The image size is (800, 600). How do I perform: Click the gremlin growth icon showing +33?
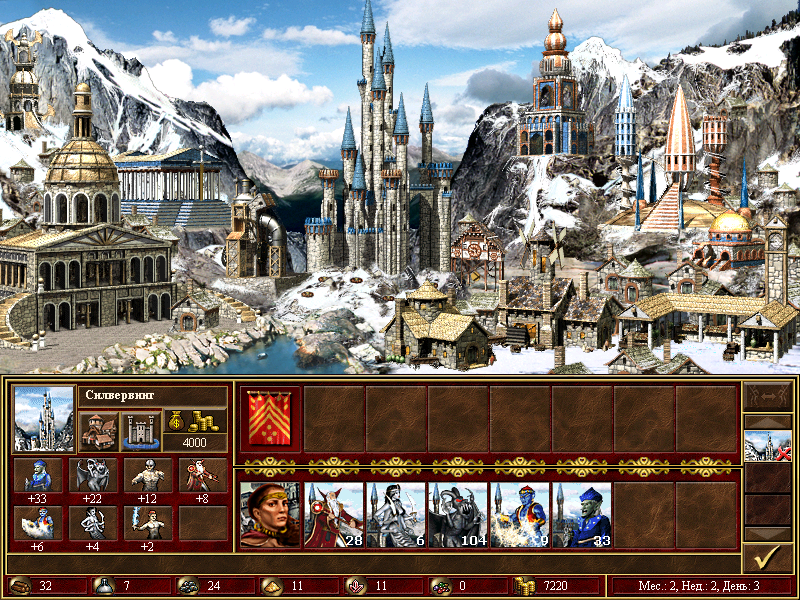pyautogui.click(x=39, y=475)
